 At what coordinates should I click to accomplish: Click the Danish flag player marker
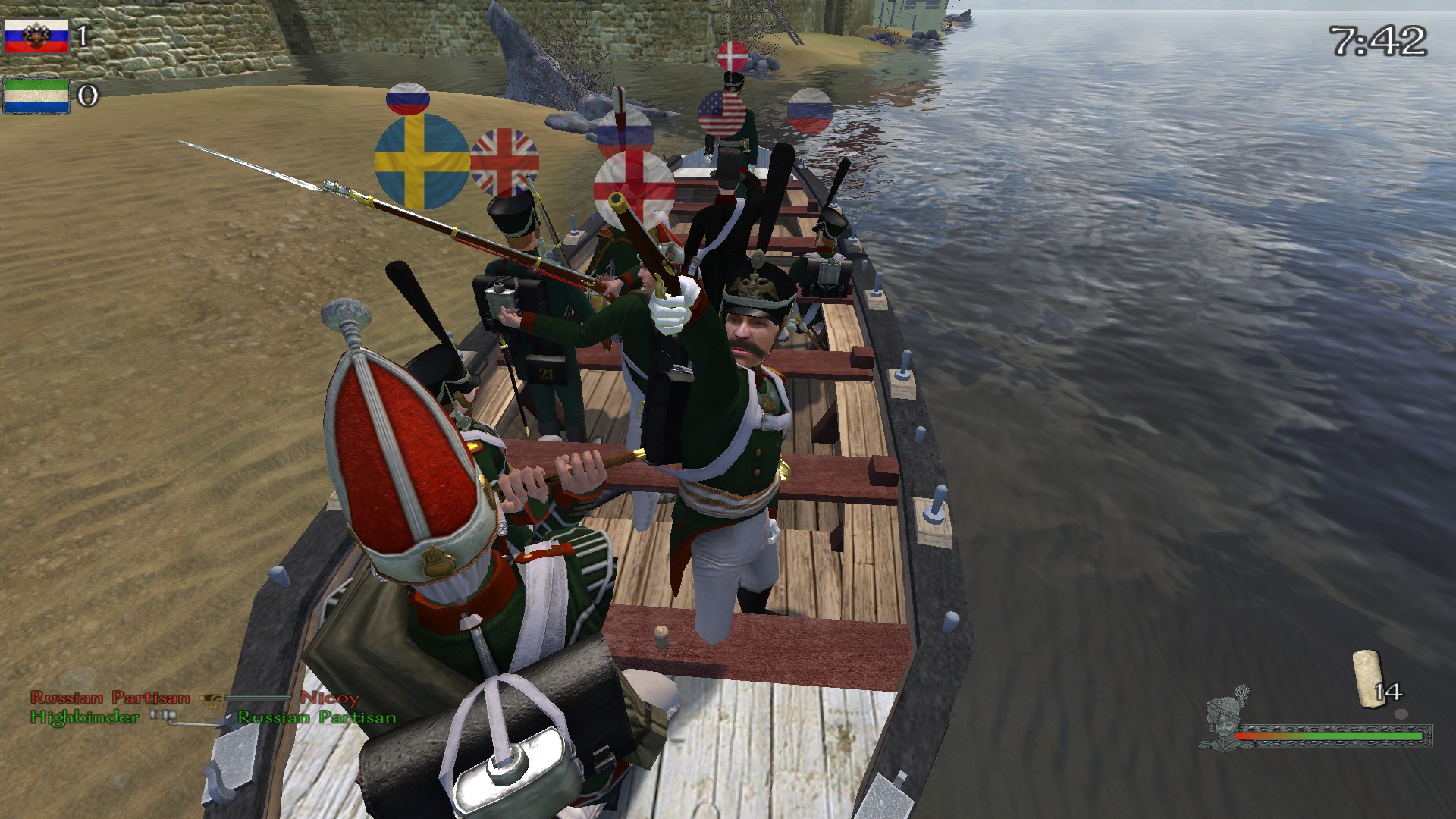pyautogui.click(x=734, y=58)
